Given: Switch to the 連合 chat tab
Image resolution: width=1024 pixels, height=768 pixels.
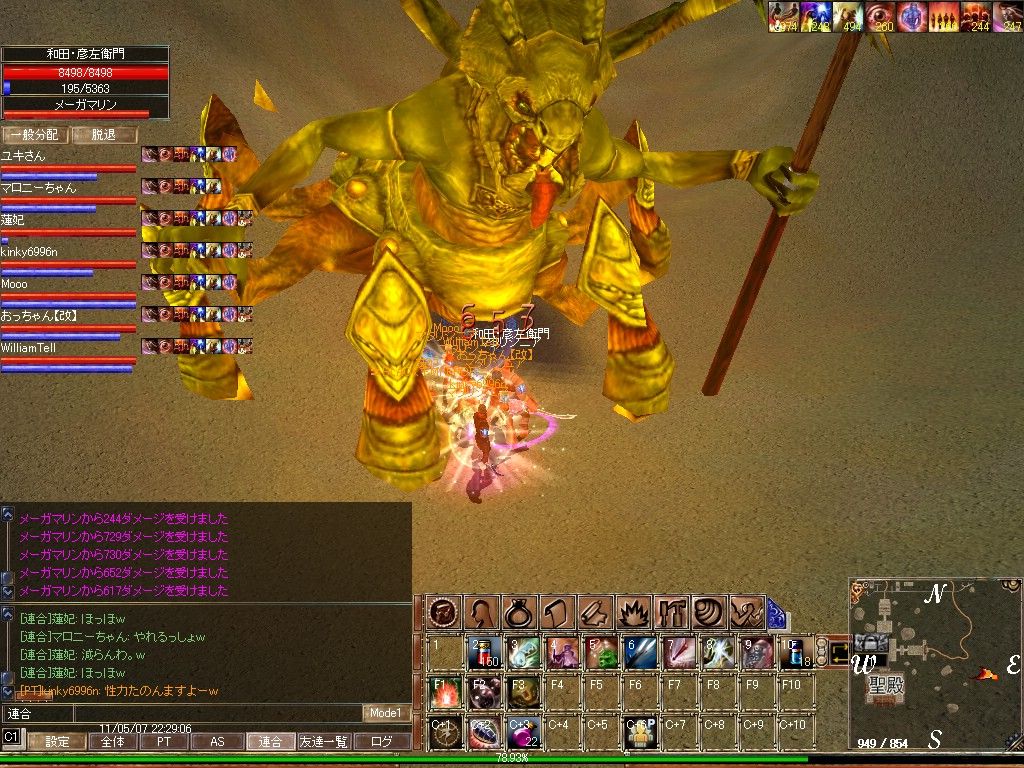Looking at the screenshot, I should point(270,742).
